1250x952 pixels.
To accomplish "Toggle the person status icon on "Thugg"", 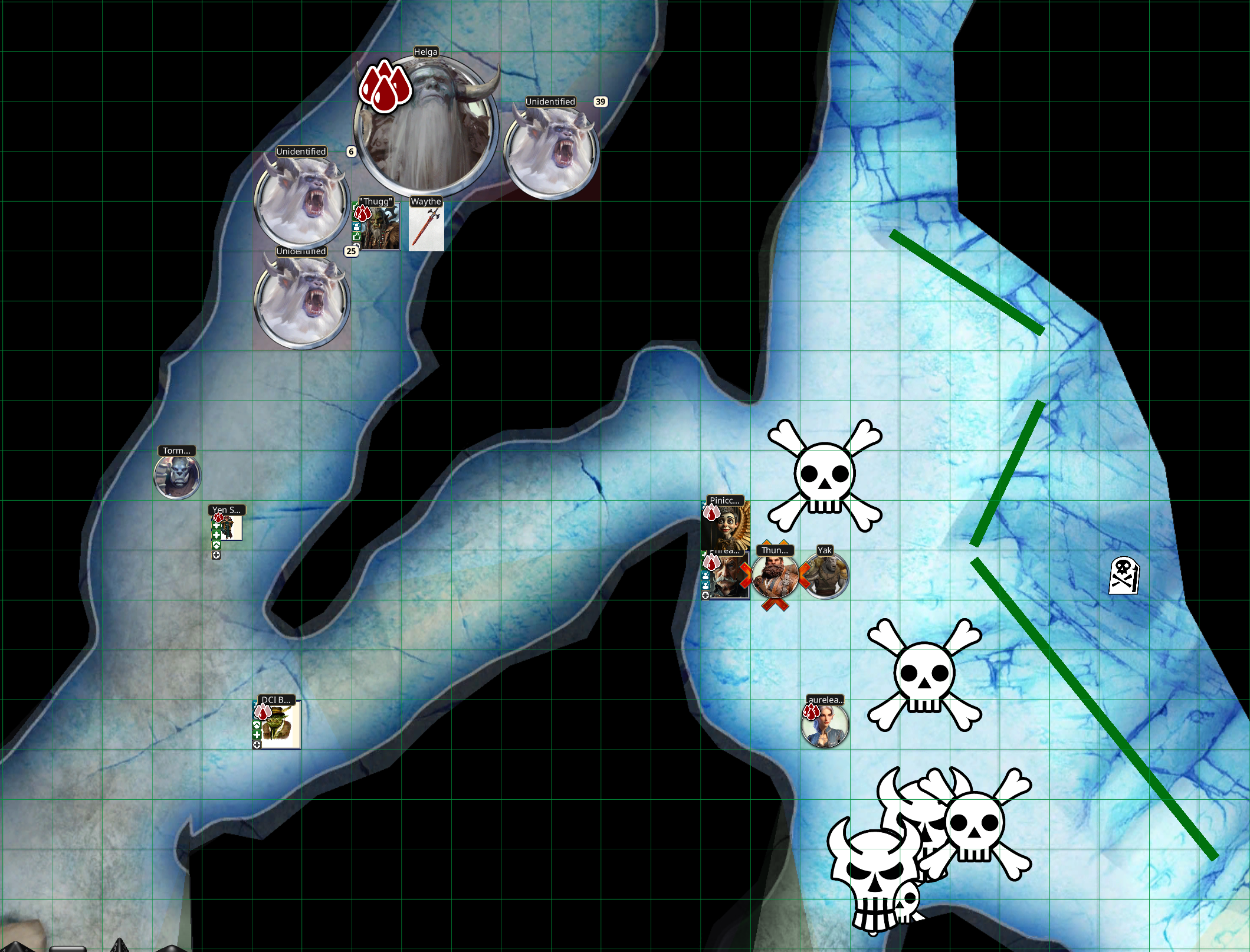I will tap(356, 226).
